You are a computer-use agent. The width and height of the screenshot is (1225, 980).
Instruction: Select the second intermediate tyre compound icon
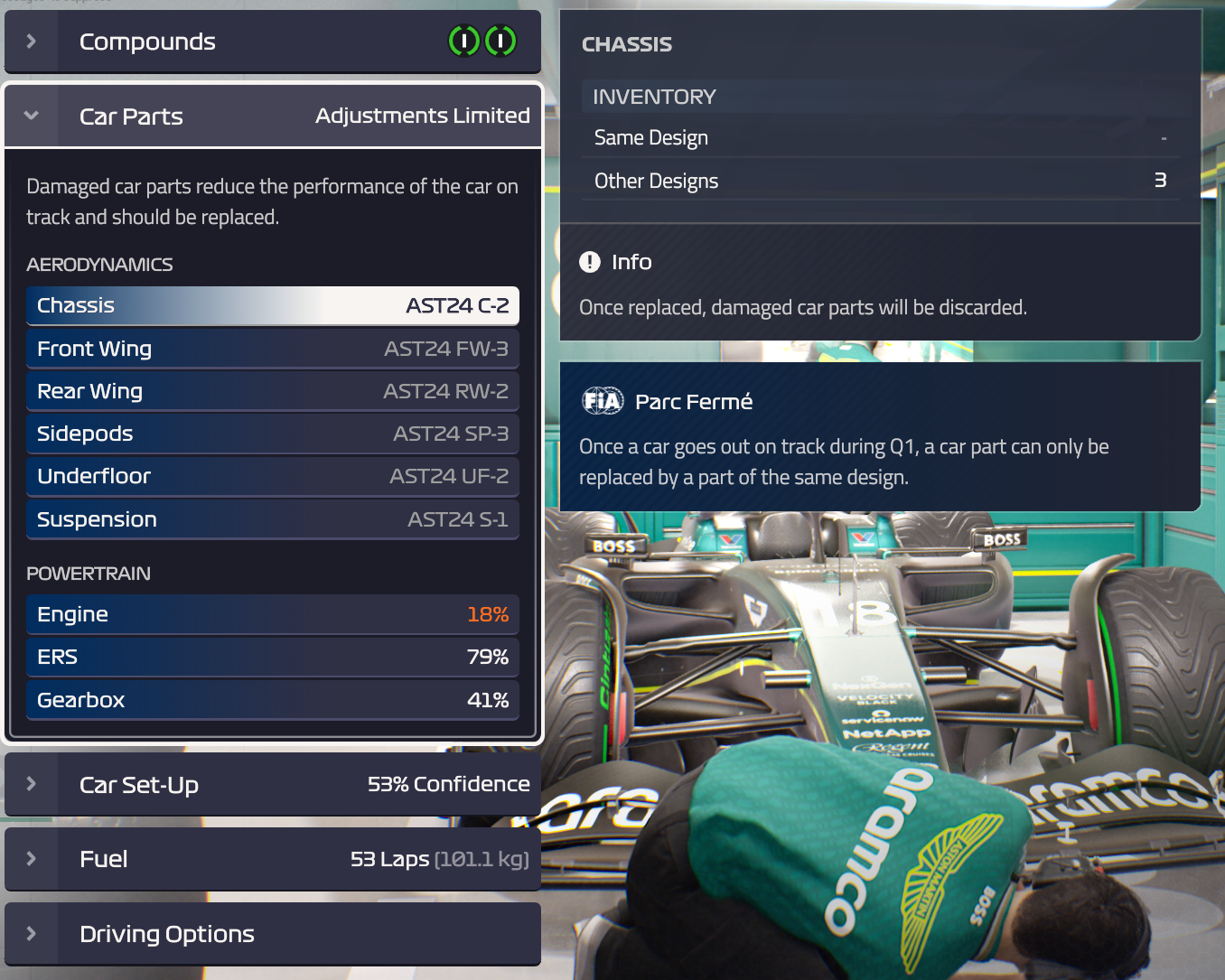tap(502, 41)
